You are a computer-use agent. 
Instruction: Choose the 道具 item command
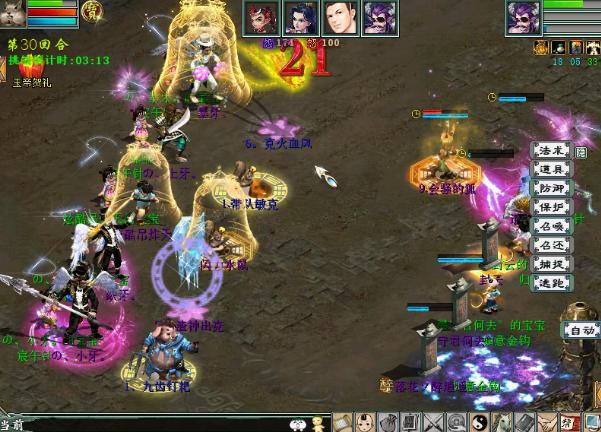click(x=551, y=169)
